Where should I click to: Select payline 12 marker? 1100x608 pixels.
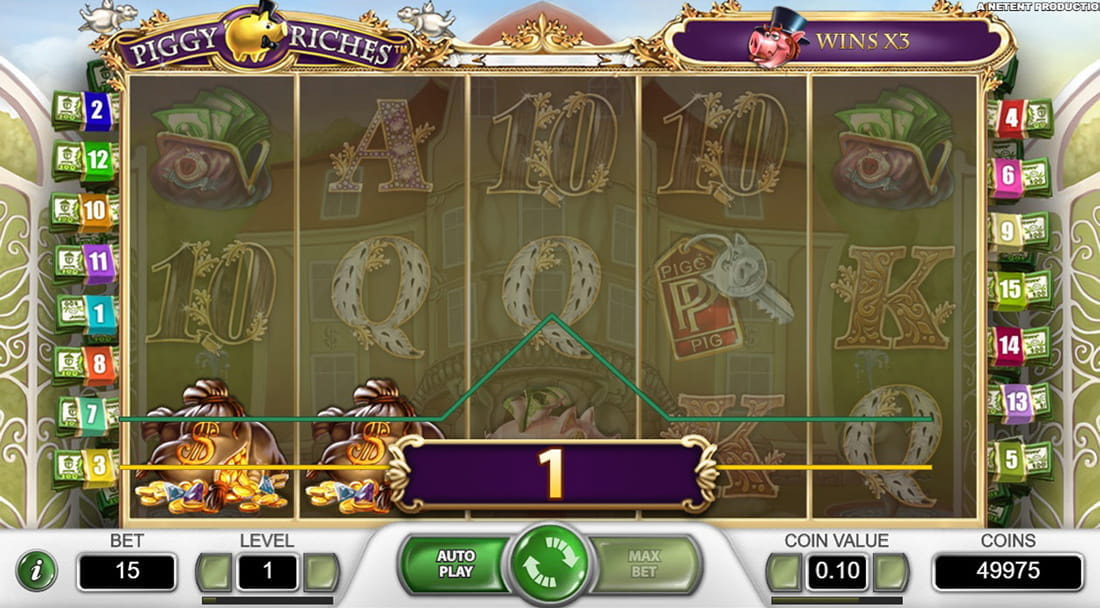pos(98,158)
